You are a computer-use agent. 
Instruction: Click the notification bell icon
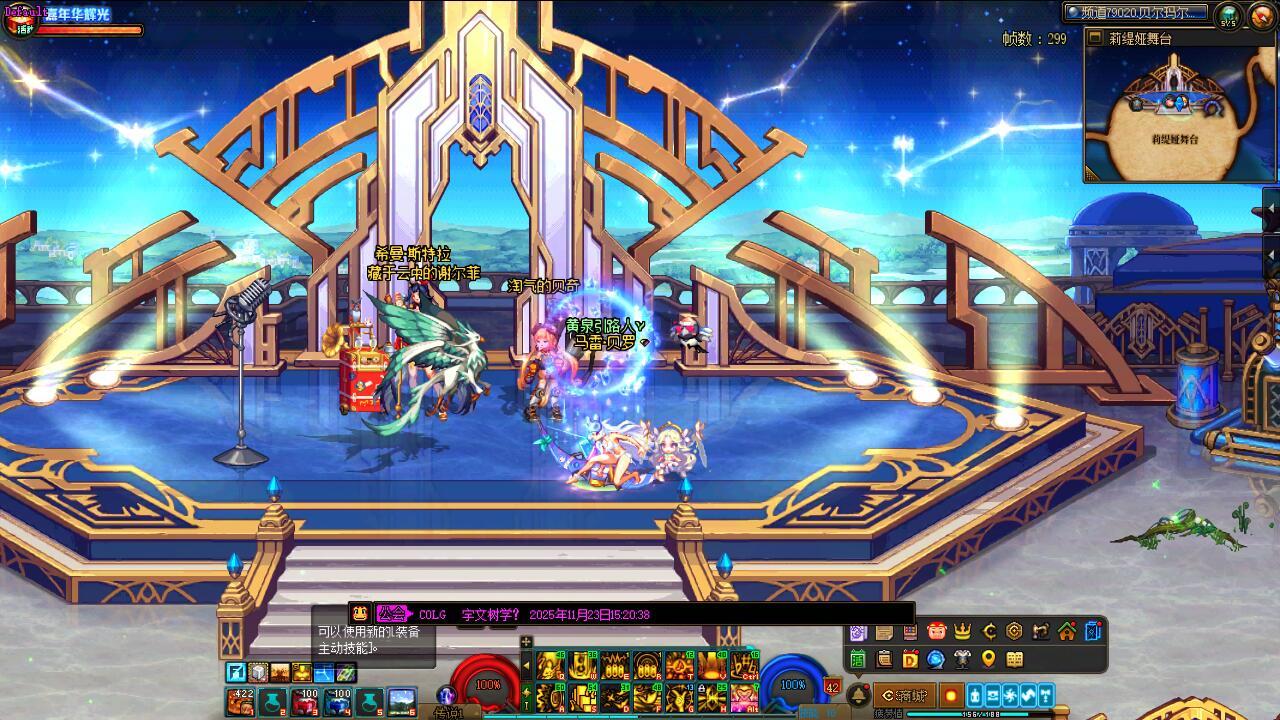(x=858, y=695)
